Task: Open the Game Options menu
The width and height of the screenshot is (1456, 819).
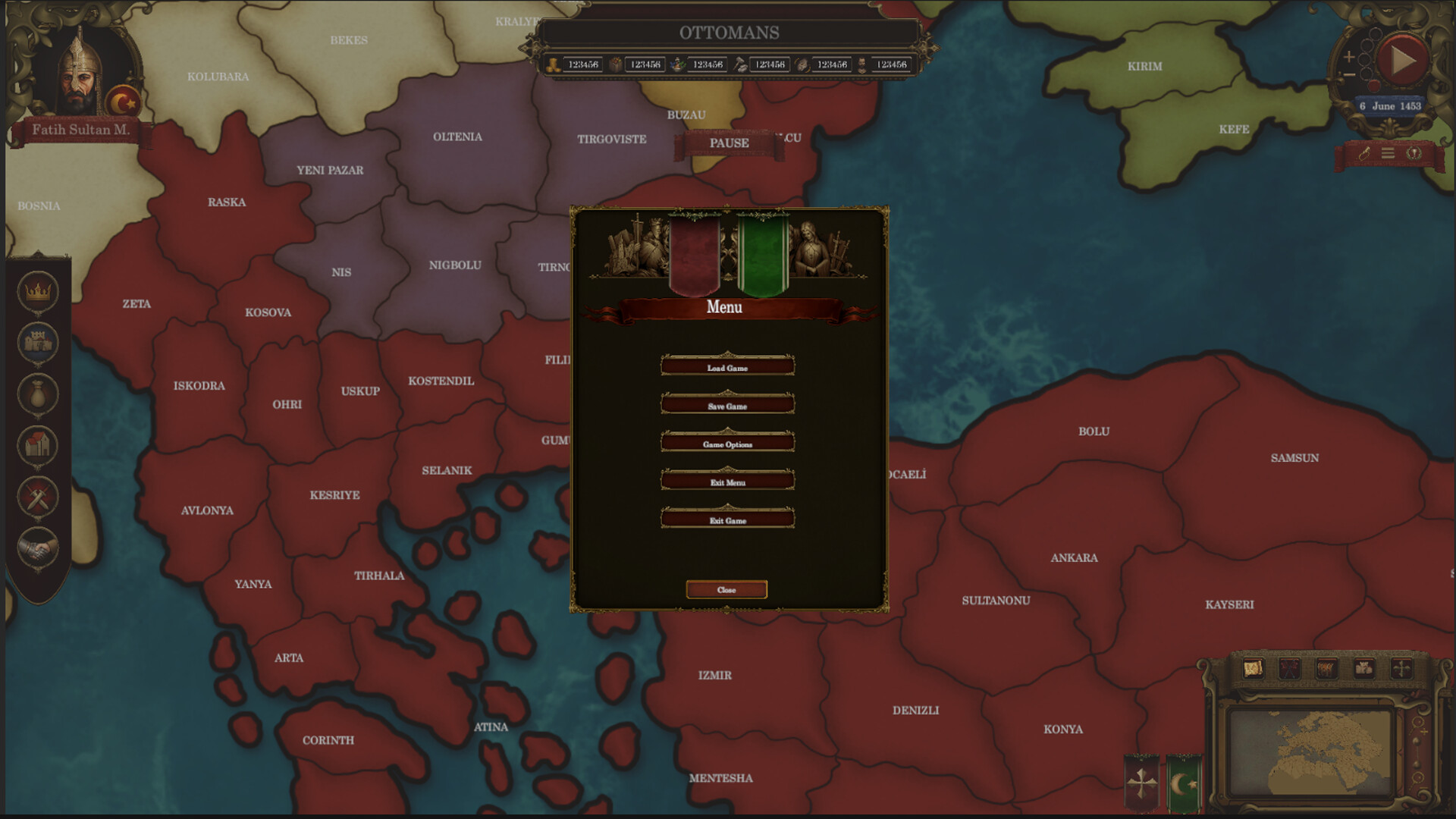Action: pos(727,444)
